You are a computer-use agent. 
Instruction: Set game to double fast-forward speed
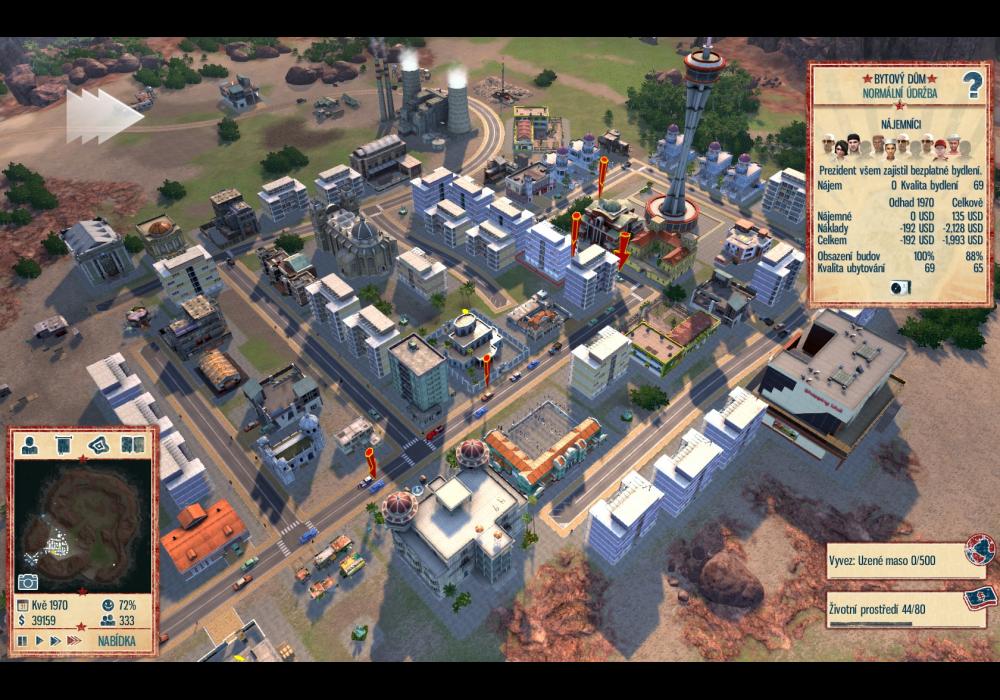point(54,640)
